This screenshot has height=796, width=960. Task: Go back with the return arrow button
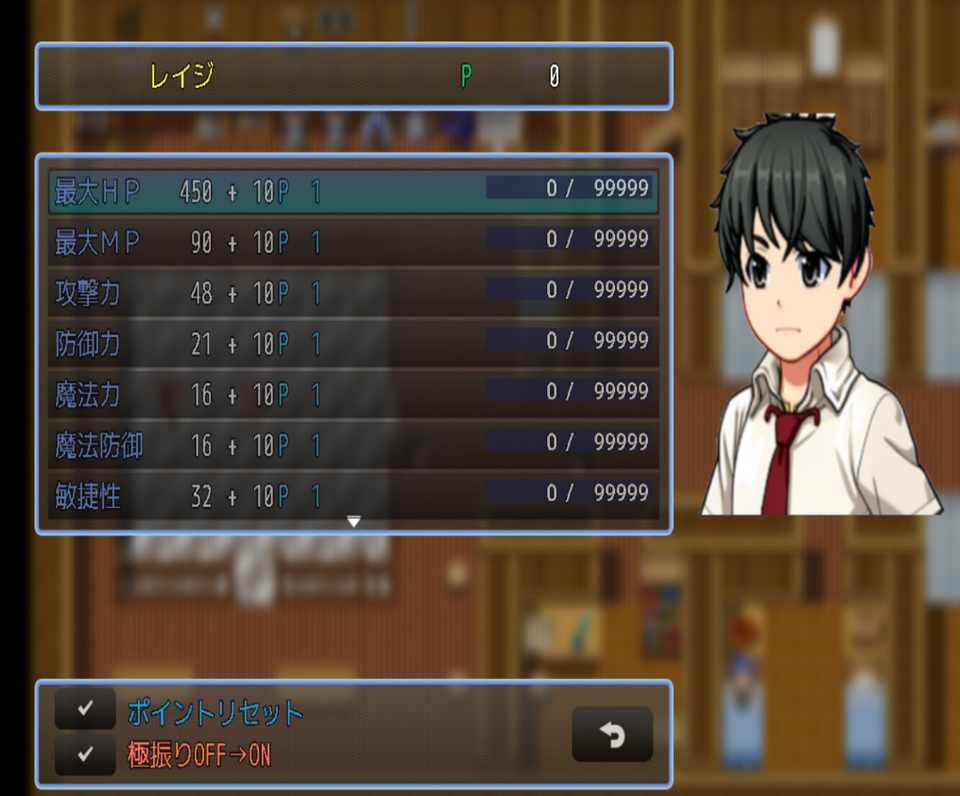point(612,735)
